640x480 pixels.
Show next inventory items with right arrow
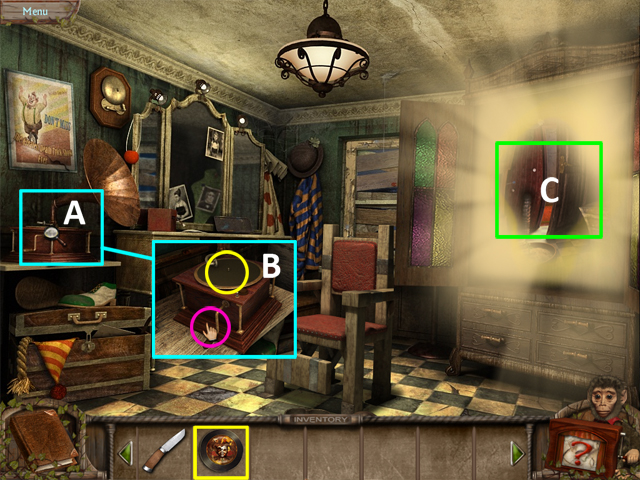[x=517, y=454]
